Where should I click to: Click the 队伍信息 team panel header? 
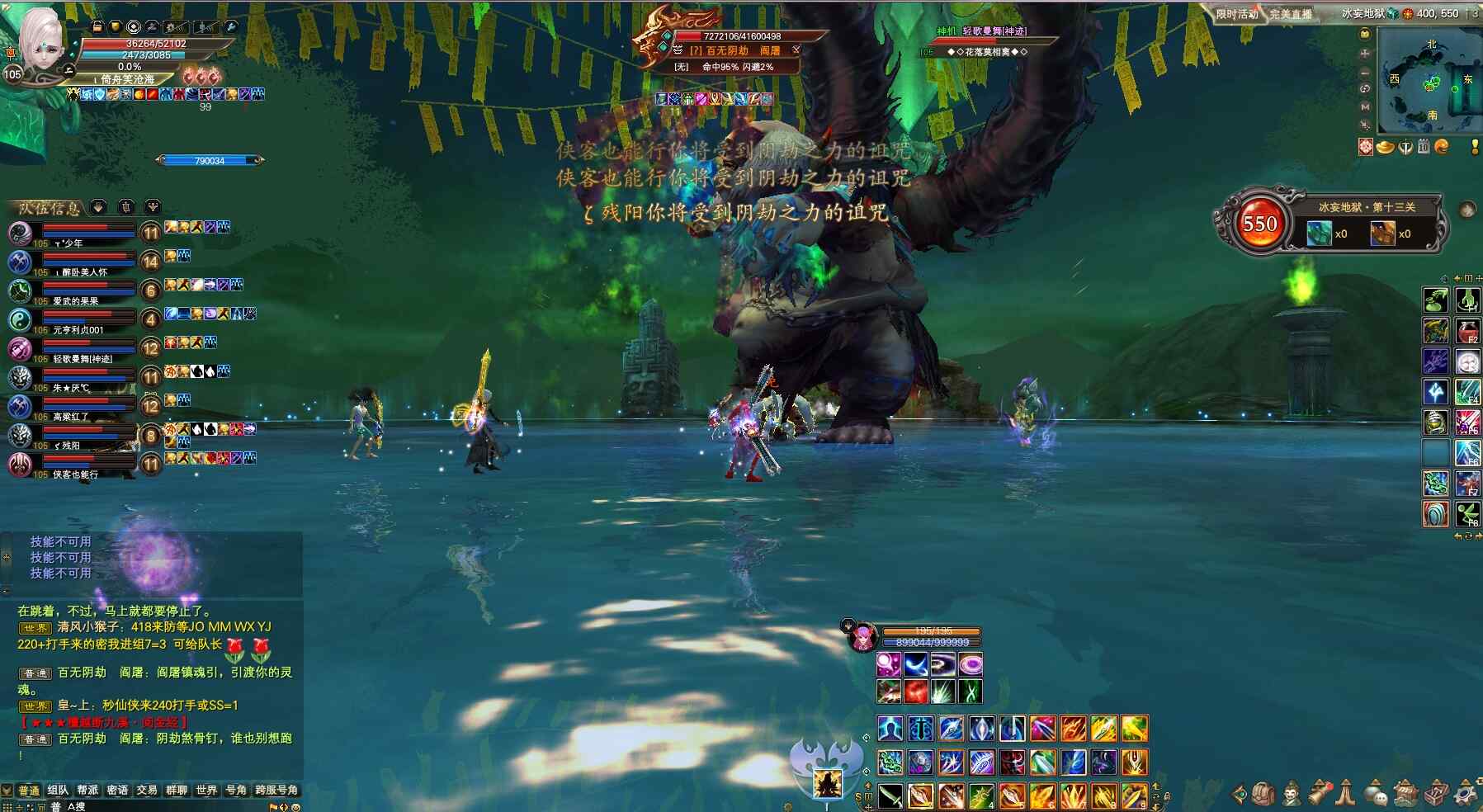[50, 208]
